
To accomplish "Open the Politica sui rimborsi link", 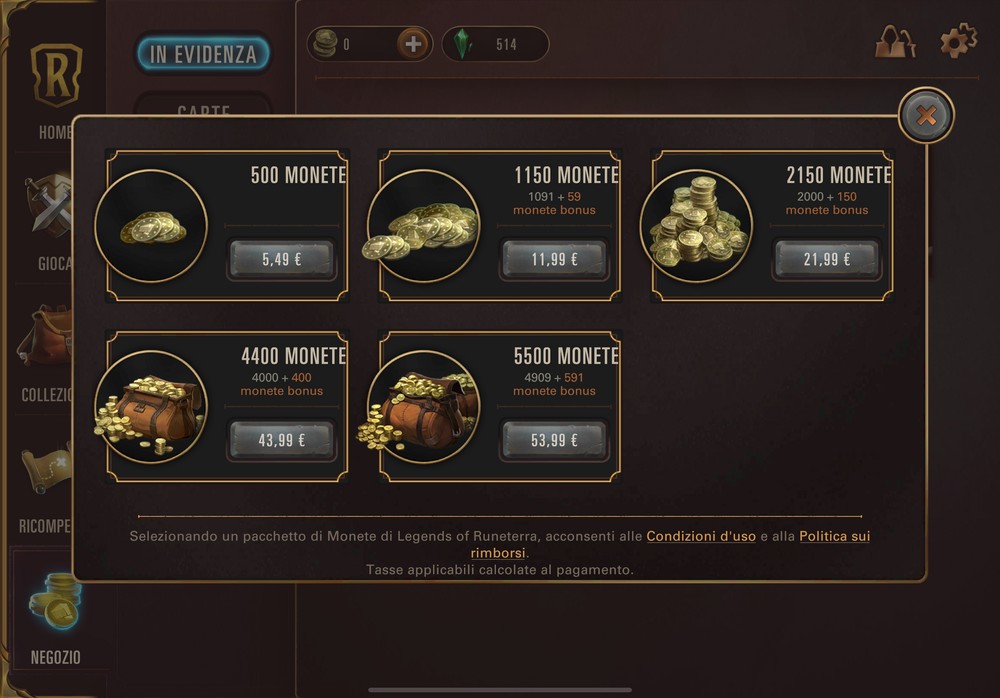I will pyautogui.click(x=834, y=537).
